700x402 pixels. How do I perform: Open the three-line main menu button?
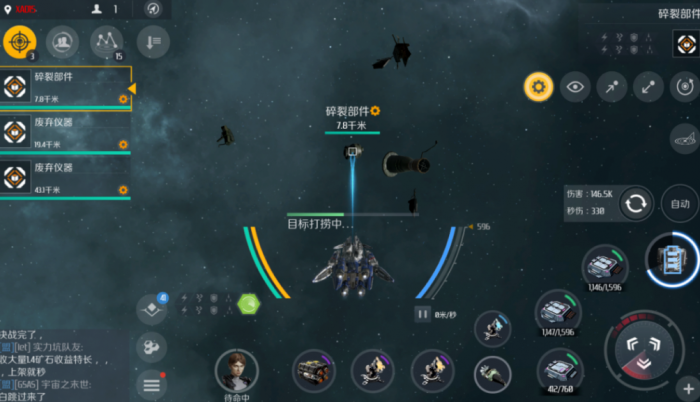(x=152, y=383)
